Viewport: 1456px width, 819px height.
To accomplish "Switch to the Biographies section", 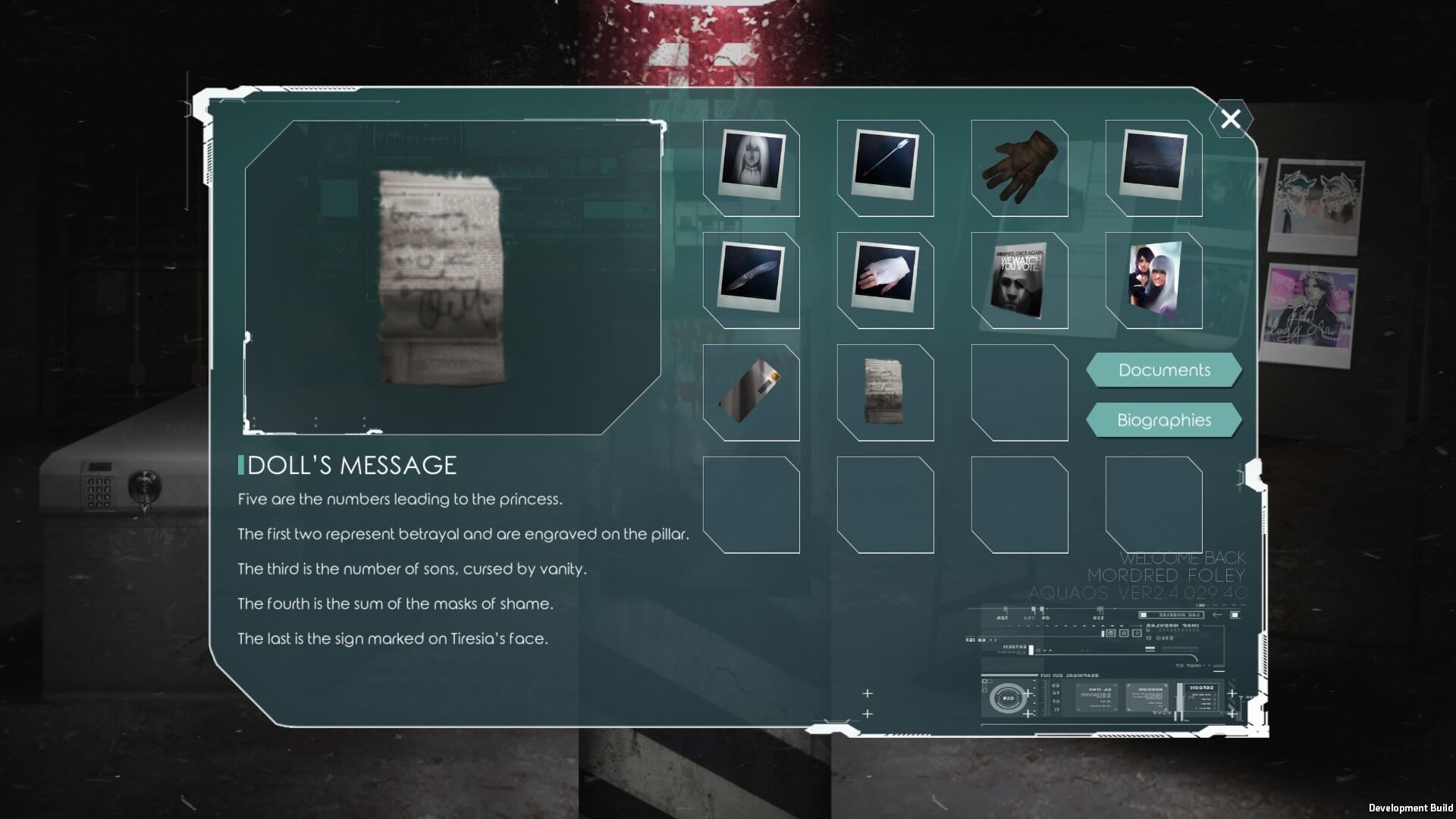I will 1164,420.
